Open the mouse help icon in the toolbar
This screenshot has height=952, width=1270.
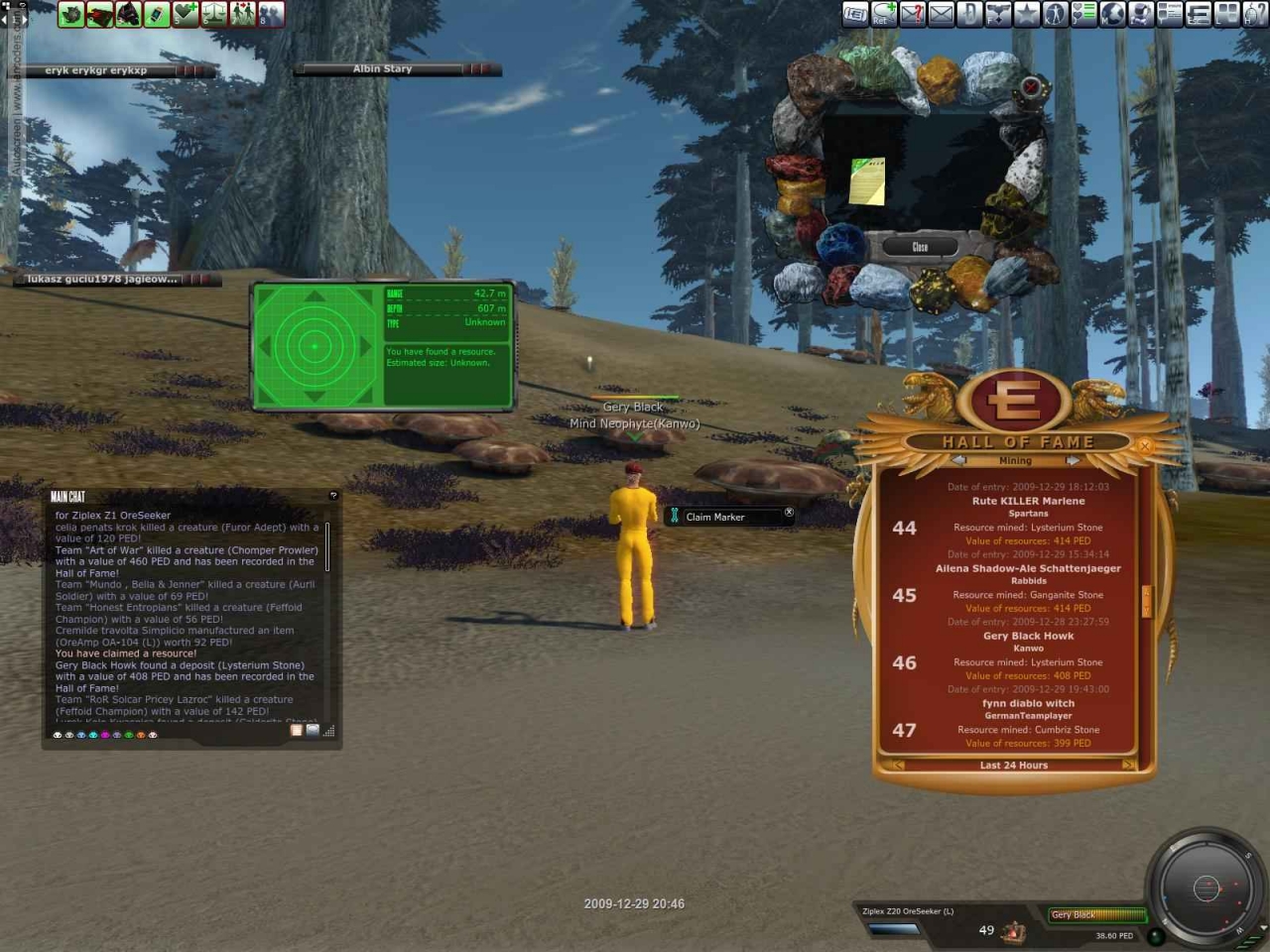1256,13
